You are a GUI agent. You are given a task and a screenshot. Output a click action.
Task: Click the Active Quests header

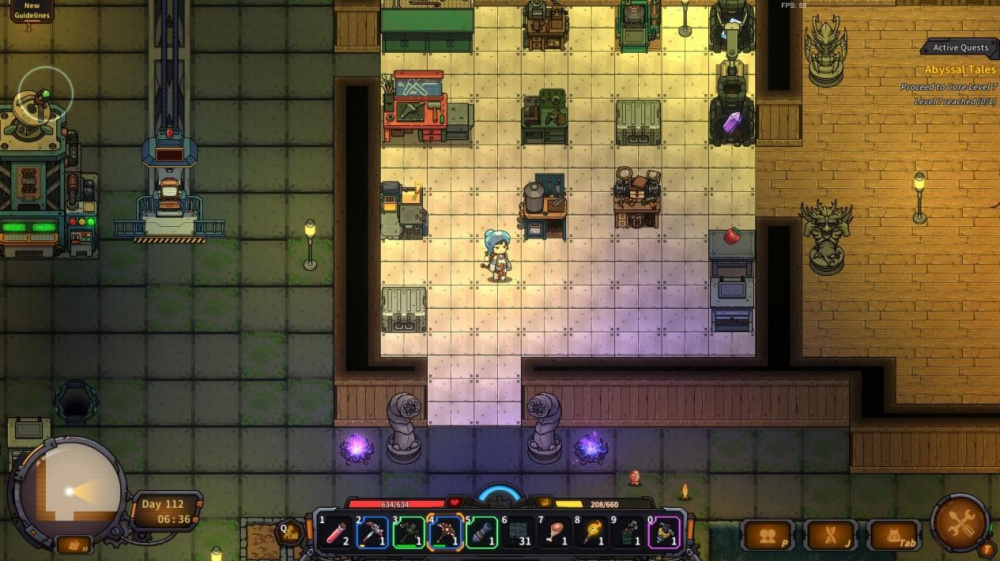tap(960, 47)
